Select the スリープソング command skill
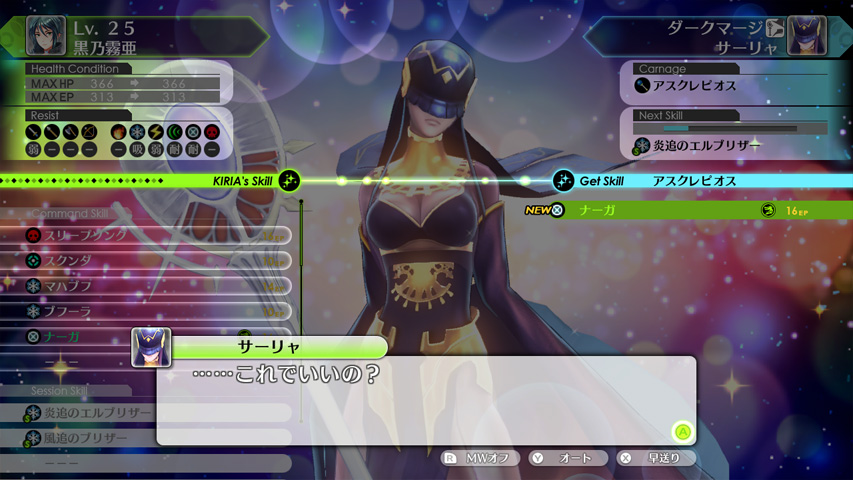The image size is (853, 480). point(150,235)
